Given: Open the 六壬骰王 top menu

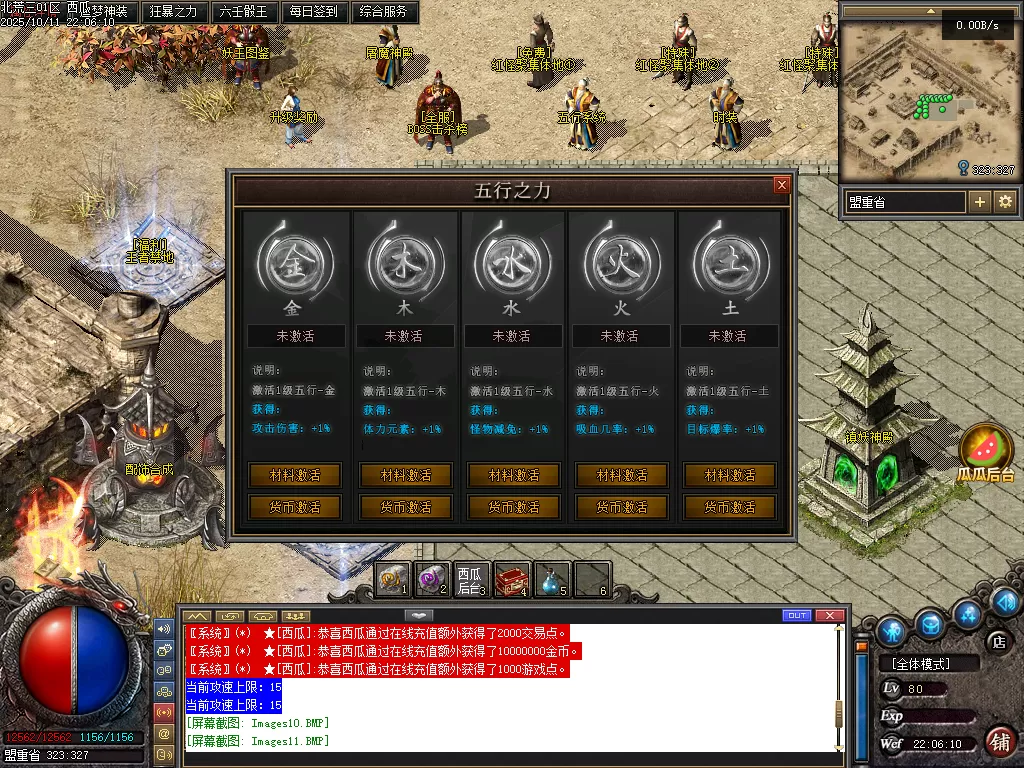Looking at the screenshot, I should click(243, 12).
